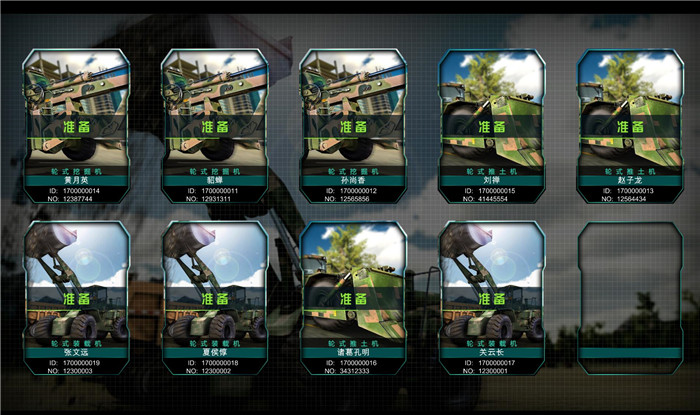Pick the 诸葛孔明 bulldozer card
The image size is (700, 415).
[354, 298]
